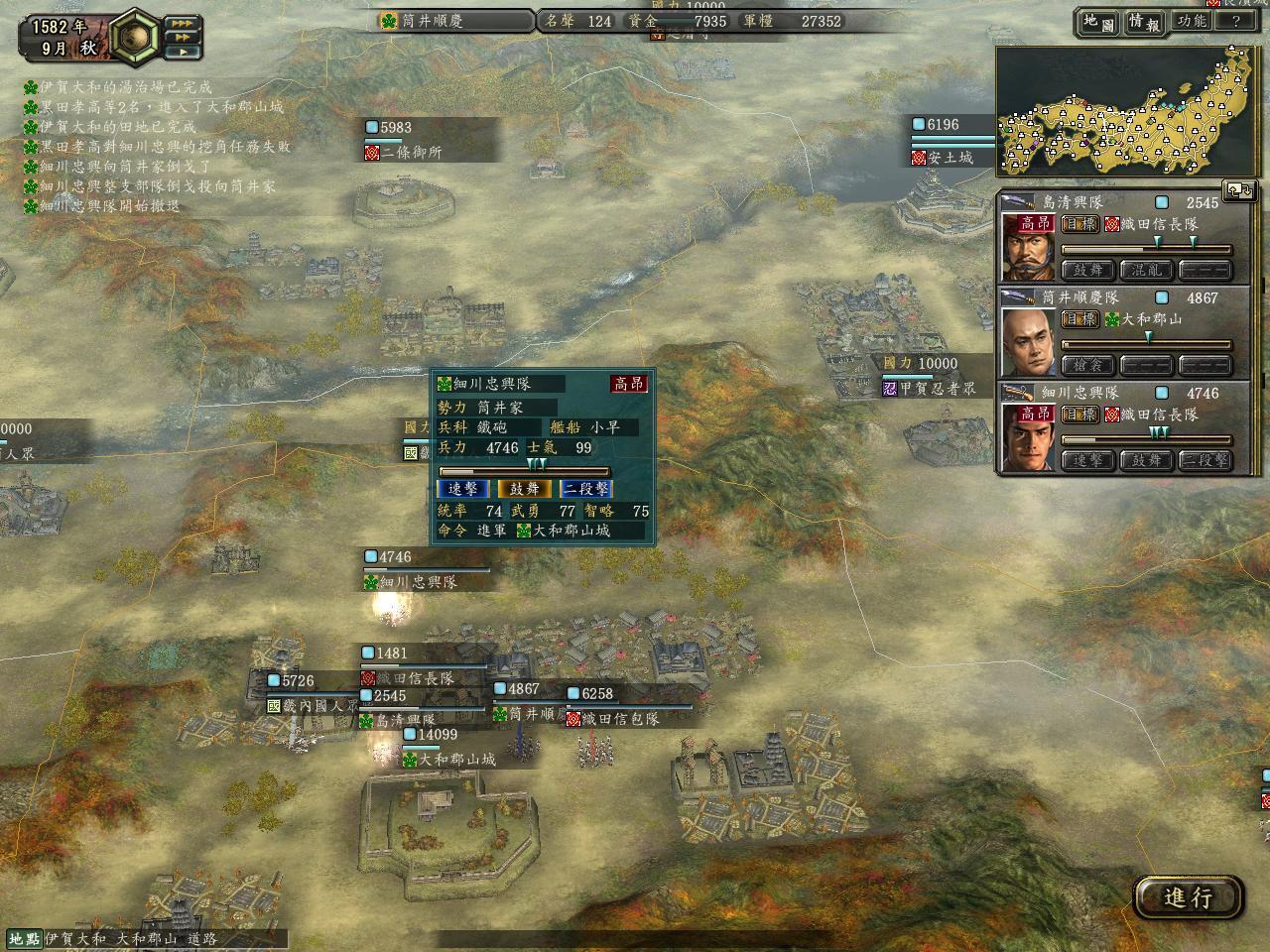The image size is (1270, 952).
Task: Open the 功能 functions menu
Action: (x=1192, y=21)
